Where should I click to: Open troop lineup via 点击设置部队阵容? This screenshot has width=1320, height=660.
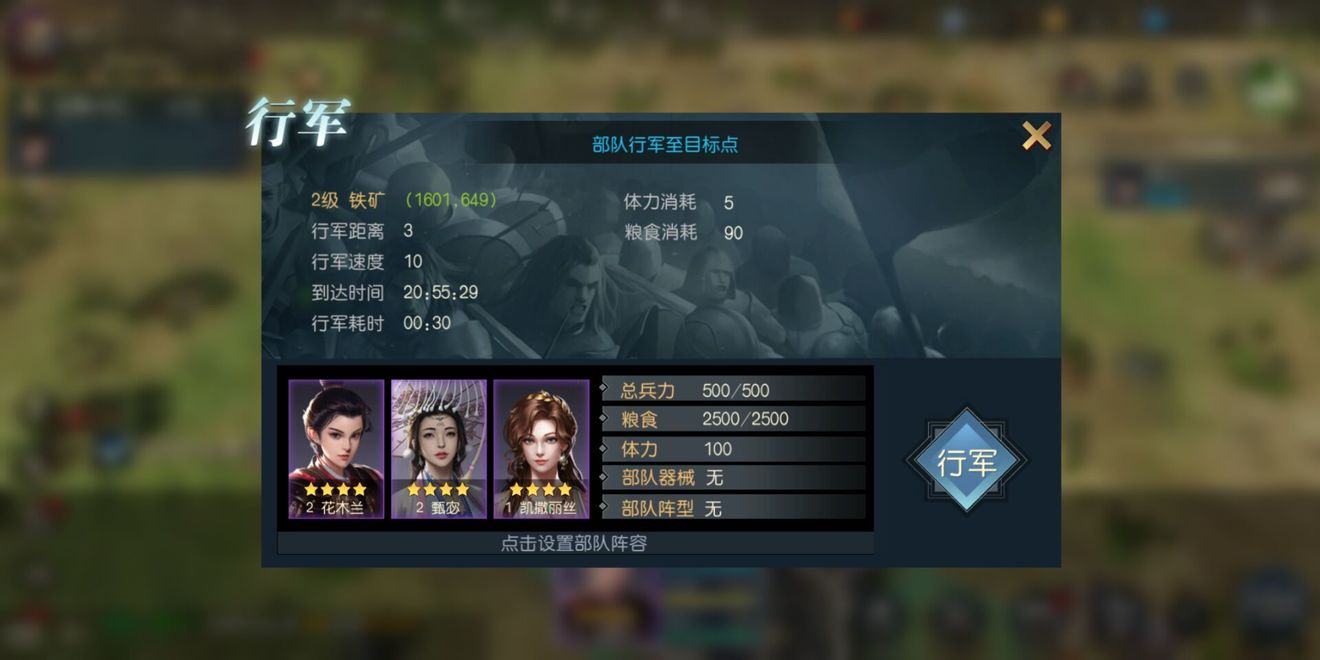pyautogui.click(x=574, y=544)
